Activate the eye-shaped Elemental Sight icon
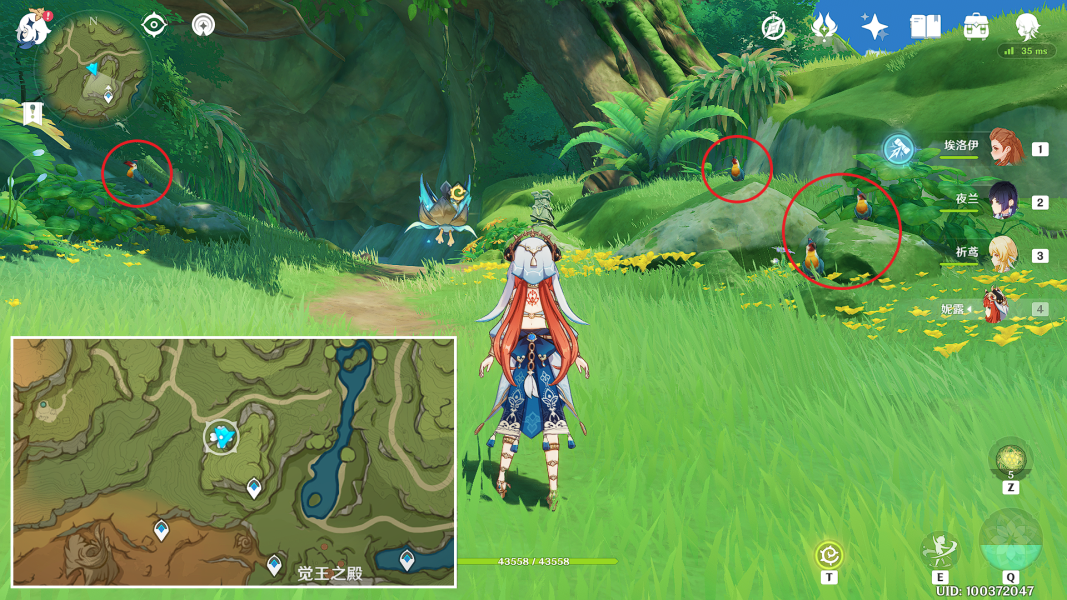The height and width of the screenshot is (600, 1067). click(x=153, y=24)
